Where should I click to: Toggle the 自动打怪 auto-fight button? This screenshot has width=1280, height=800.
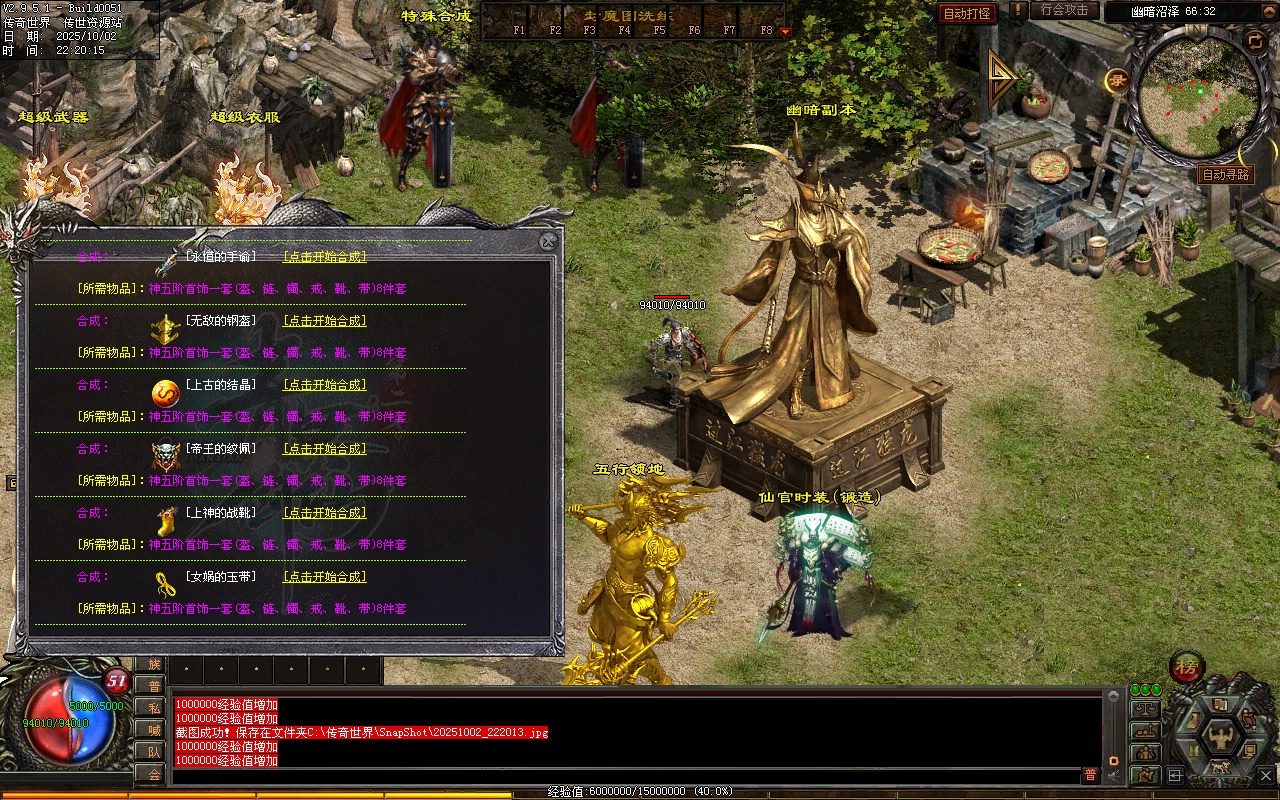(967, 13)
